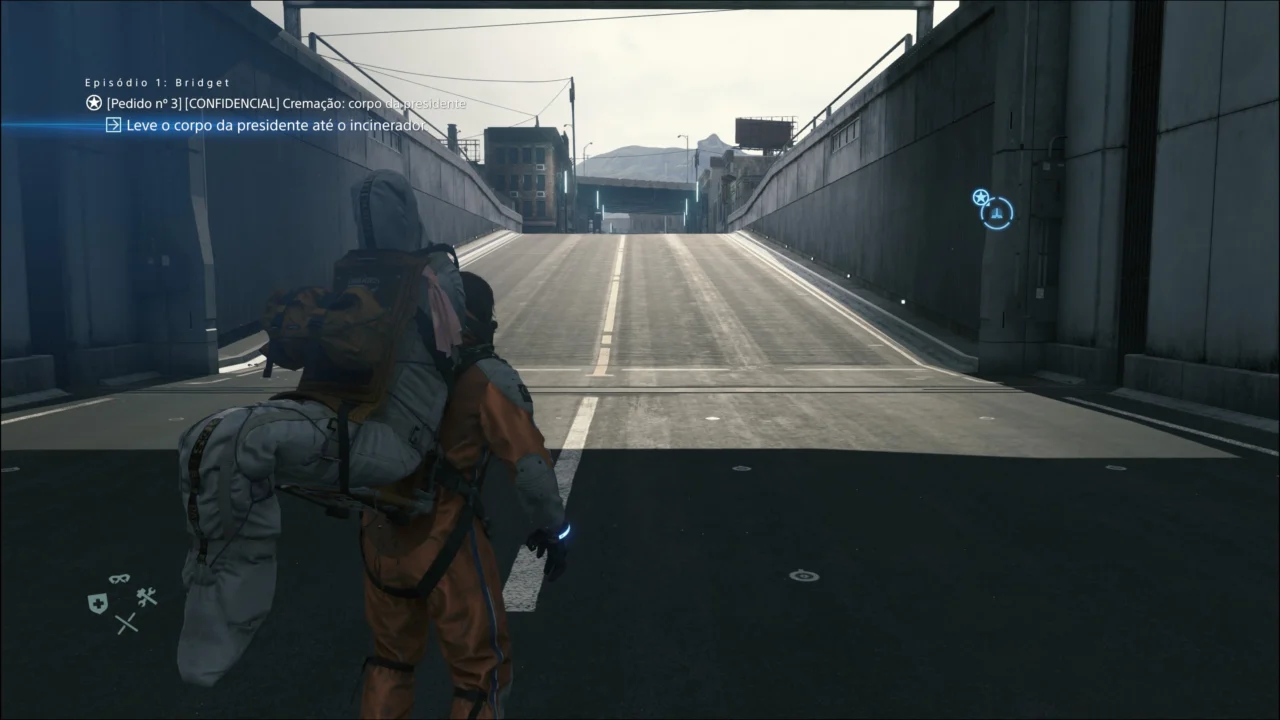This screenshot has height=720, width=1280.
Task: Select the blue arrow objective icon
Action: [112, 125]
